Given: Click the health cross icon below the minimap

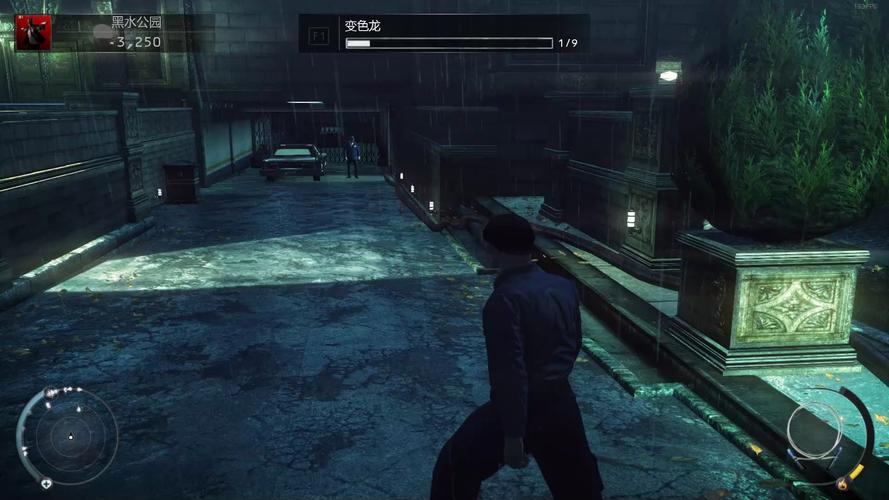Looking at the screenshot, I should click(x=46, y=484).
